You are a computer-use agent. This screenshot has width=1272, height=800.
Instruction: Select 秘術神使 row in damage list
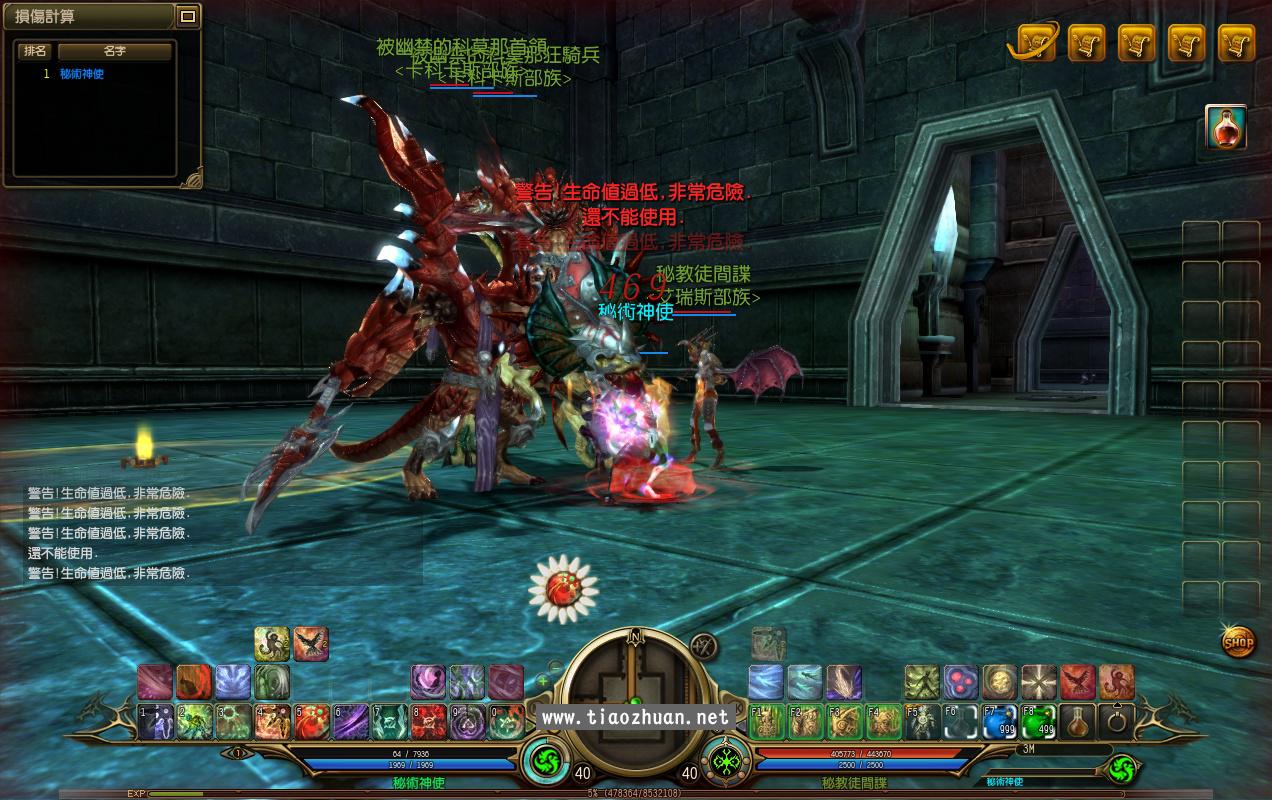(x=81, y=74)
